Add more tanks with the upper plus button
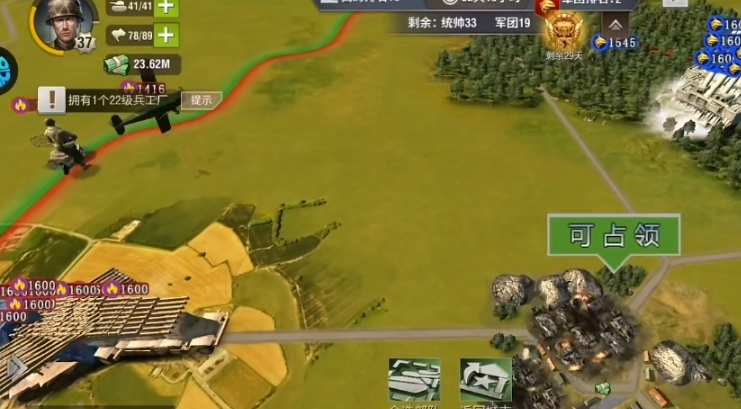This screenshot has height=409, width=741. [x=166, y=7]
